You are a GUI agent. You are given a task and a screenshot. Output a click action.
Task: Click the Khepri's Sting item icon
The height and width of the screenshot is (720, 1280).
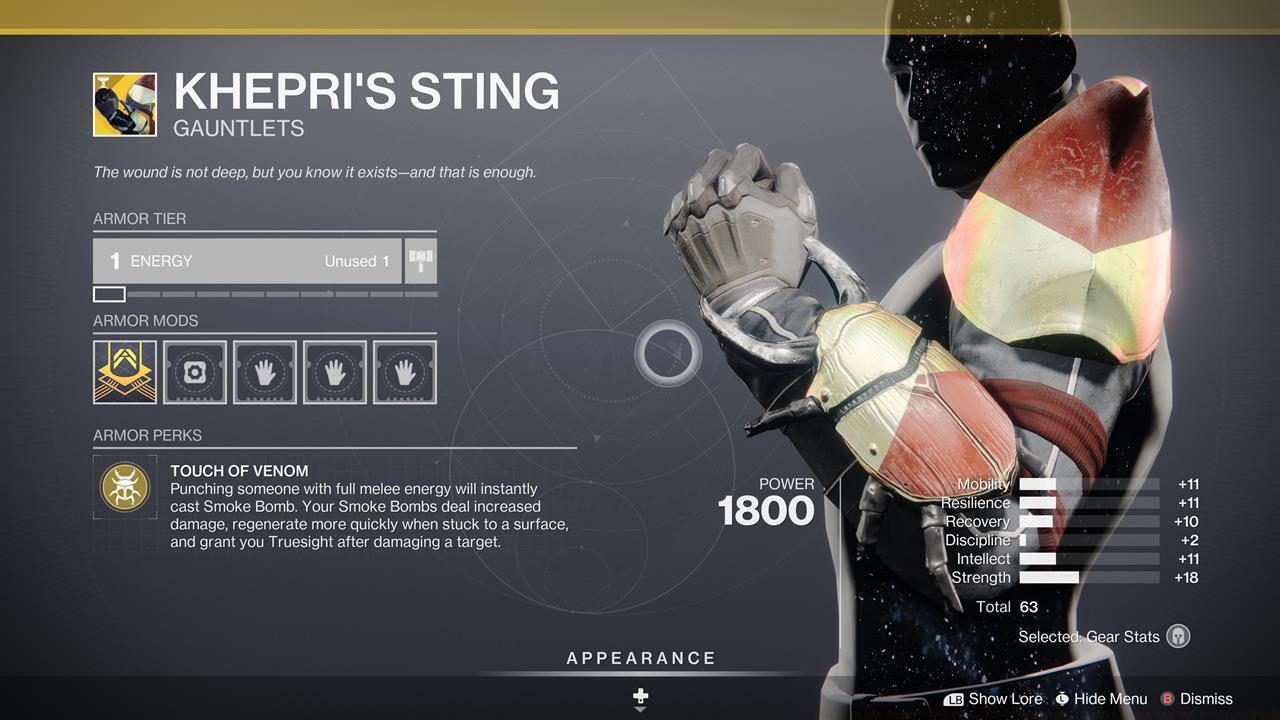click(124, 104)
